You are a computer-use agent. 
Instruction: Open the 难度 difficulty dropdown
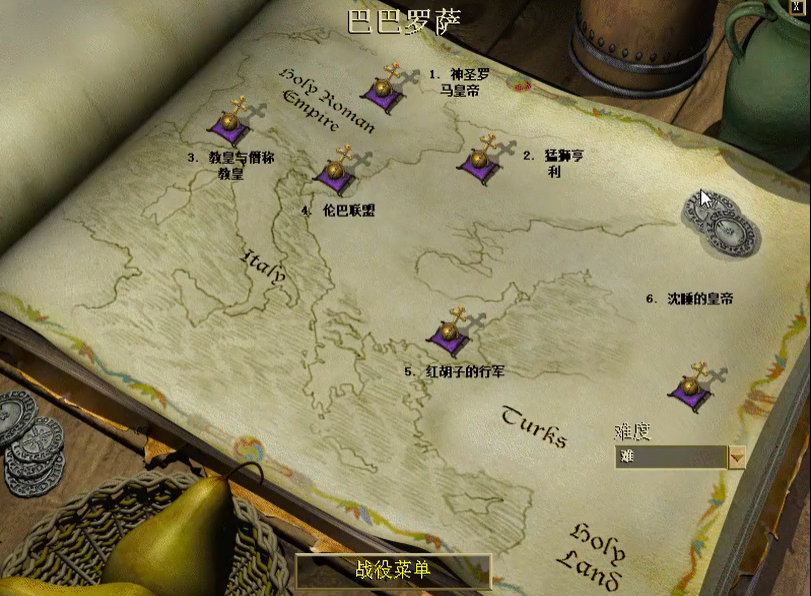coord(737,457)
